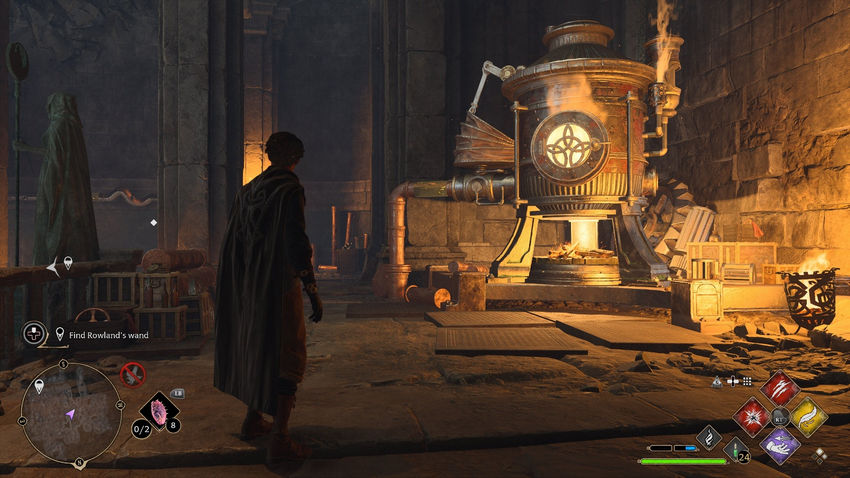Cast the red claw slash spell

coord(778,388)
